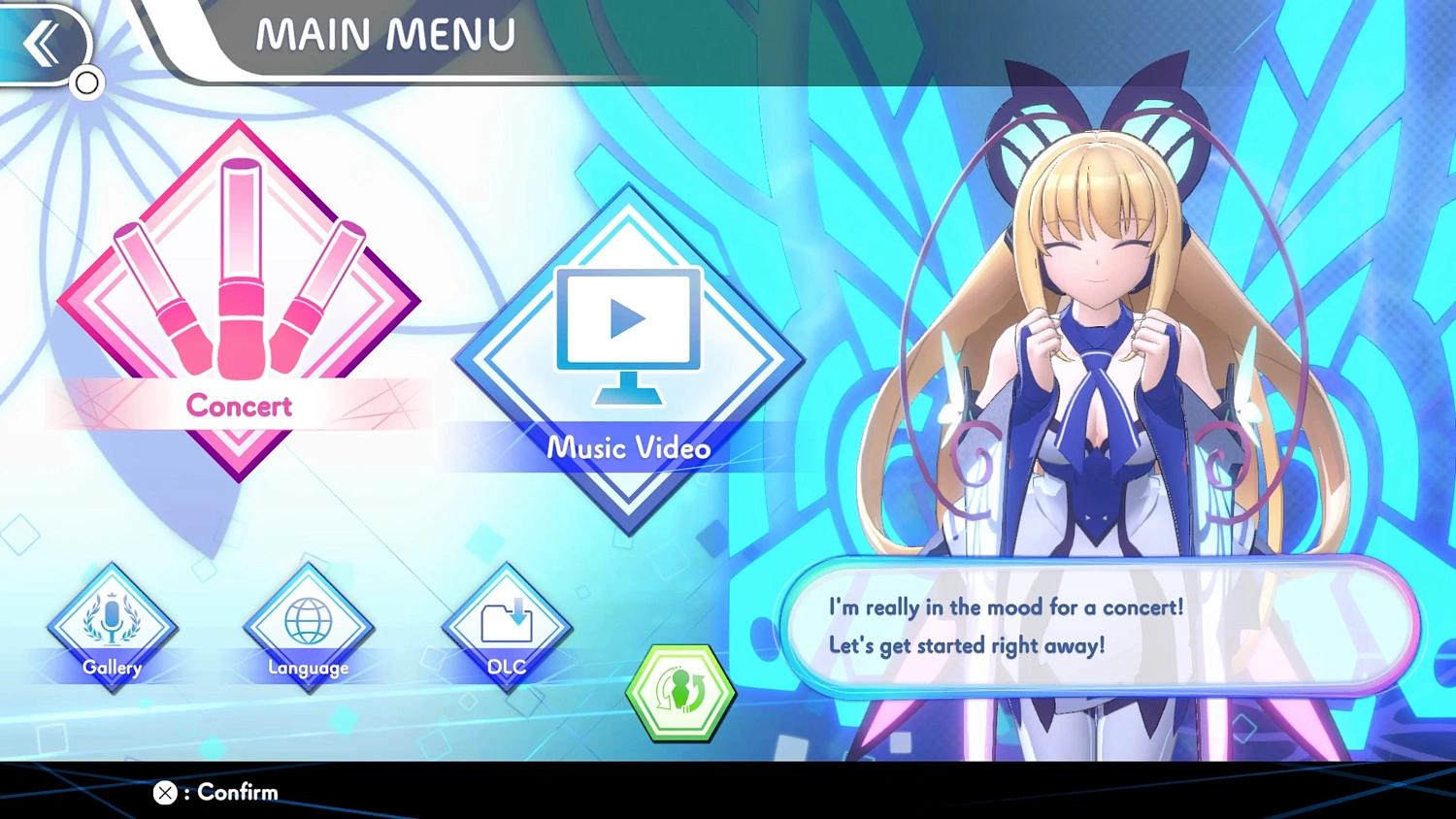Screen dimensions: 1456x819
Task: Click the Confirm prompt at the bottom
Action: [214, 793]
